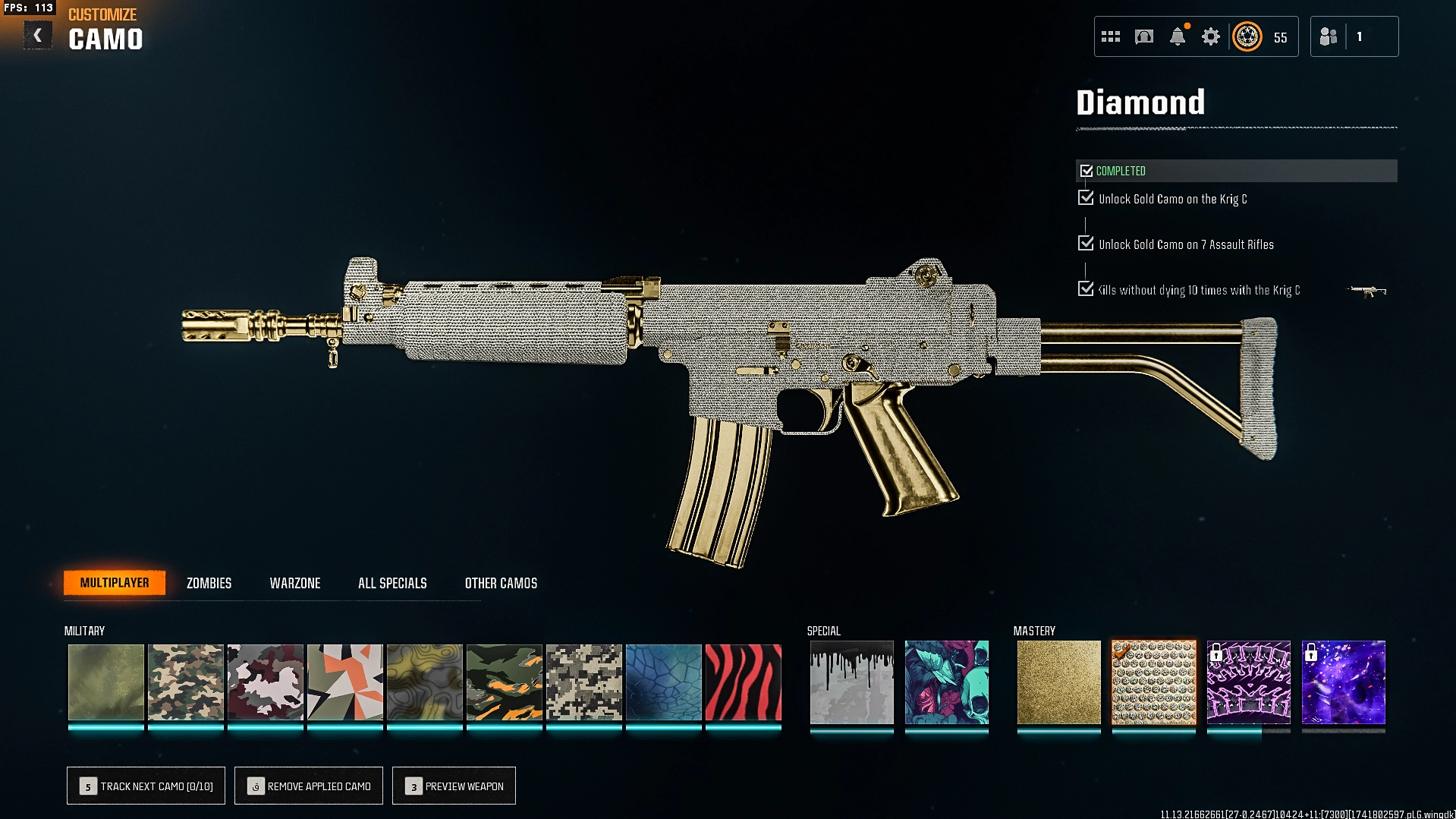Screen dimensions: 1456x819
Task: Open settings via the gear icon
Action: coord(1211,36)
